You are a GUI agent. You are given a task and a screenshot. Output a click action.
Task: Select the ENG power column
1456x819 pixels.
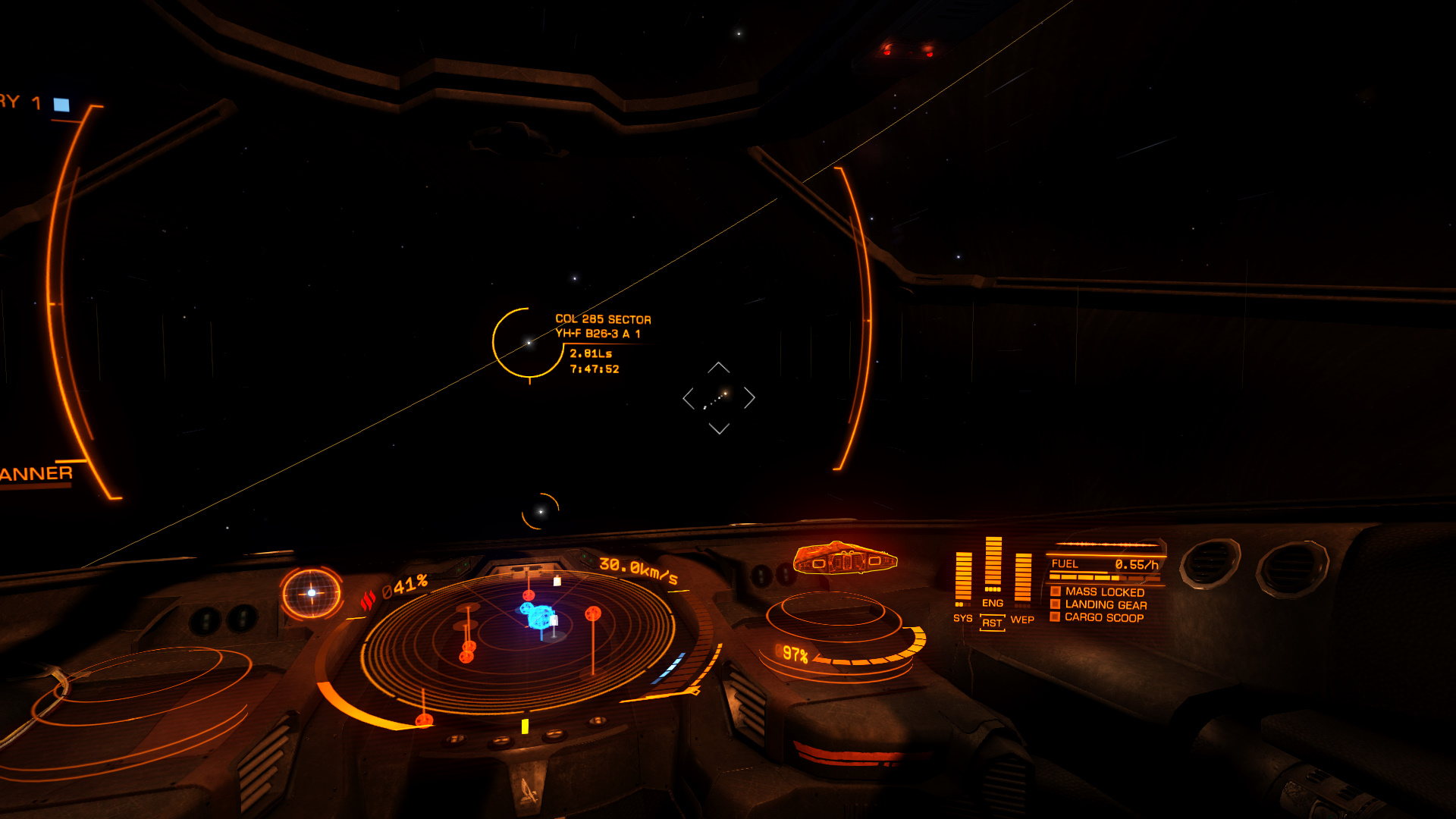pyautogui.click(x=993, y=566)
